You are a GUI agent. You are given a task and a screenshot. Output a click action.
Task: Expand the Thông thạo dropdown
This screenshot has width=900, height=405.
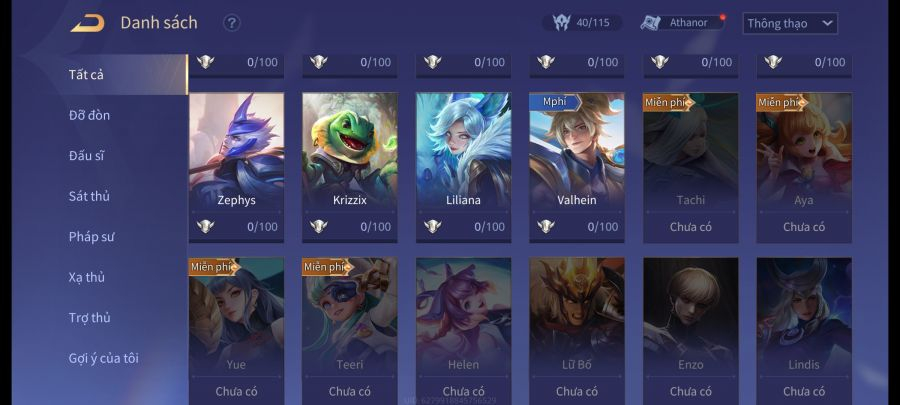790,23
